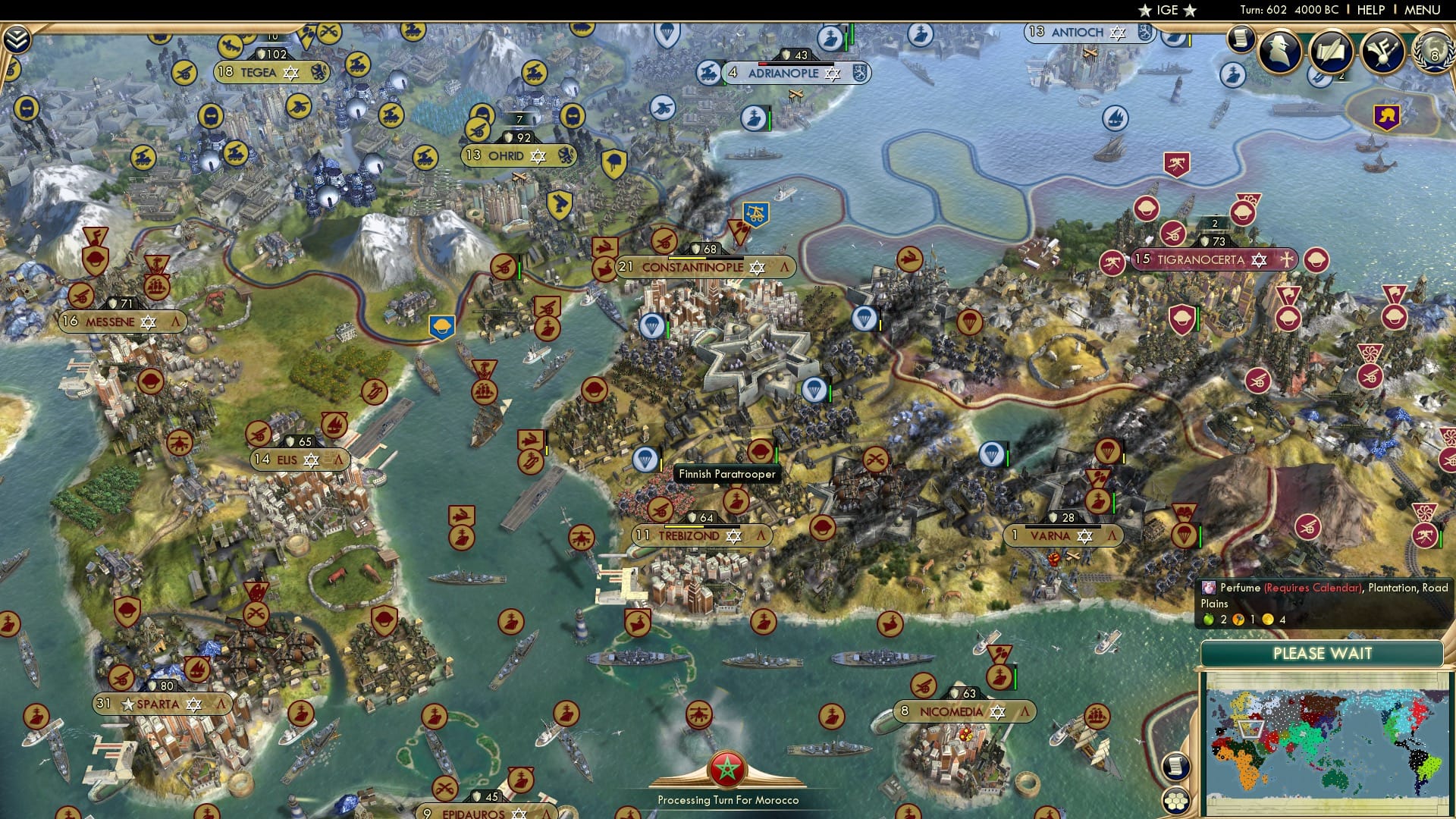The width and height of the screenshot is (1456, 819).
Task: Open Diplomacy via the laurel globe showing 8
Action: [1432, 51]
